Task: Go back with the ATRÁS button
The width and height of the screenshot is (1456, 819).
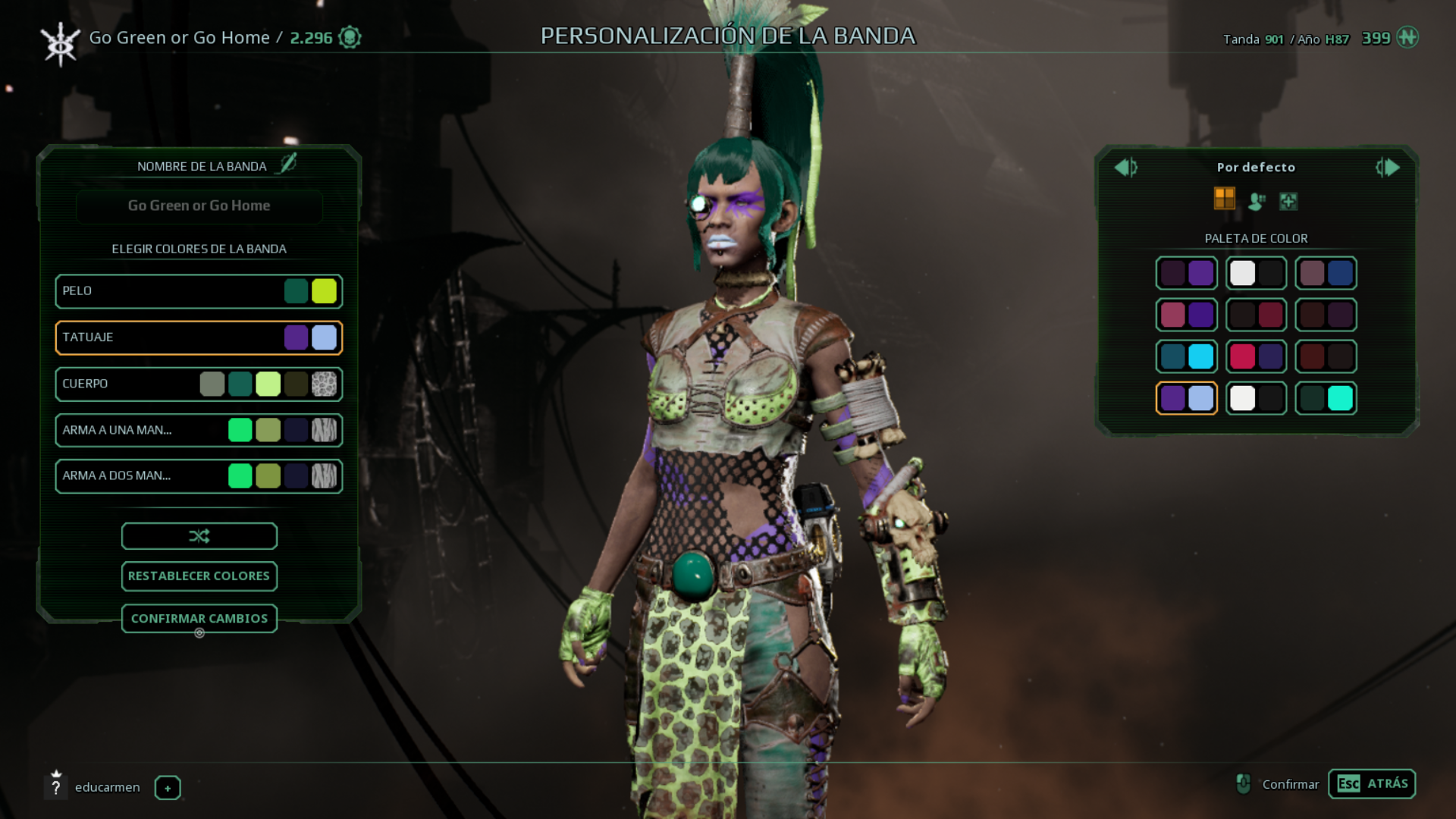Action: (1371, 784)
